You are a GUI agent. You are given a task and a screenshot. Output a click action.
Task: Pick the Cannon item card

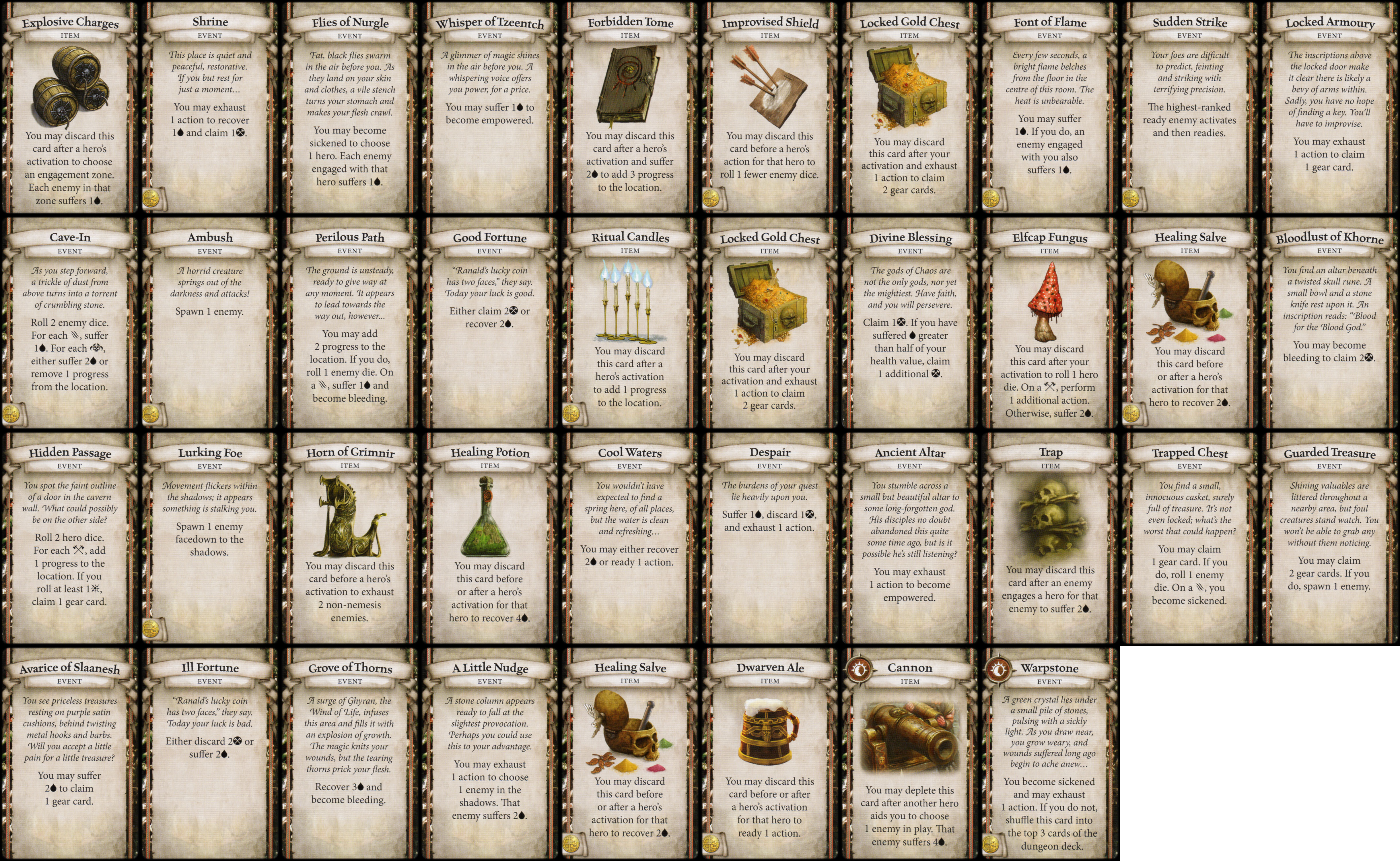click(x=910, y=754)
